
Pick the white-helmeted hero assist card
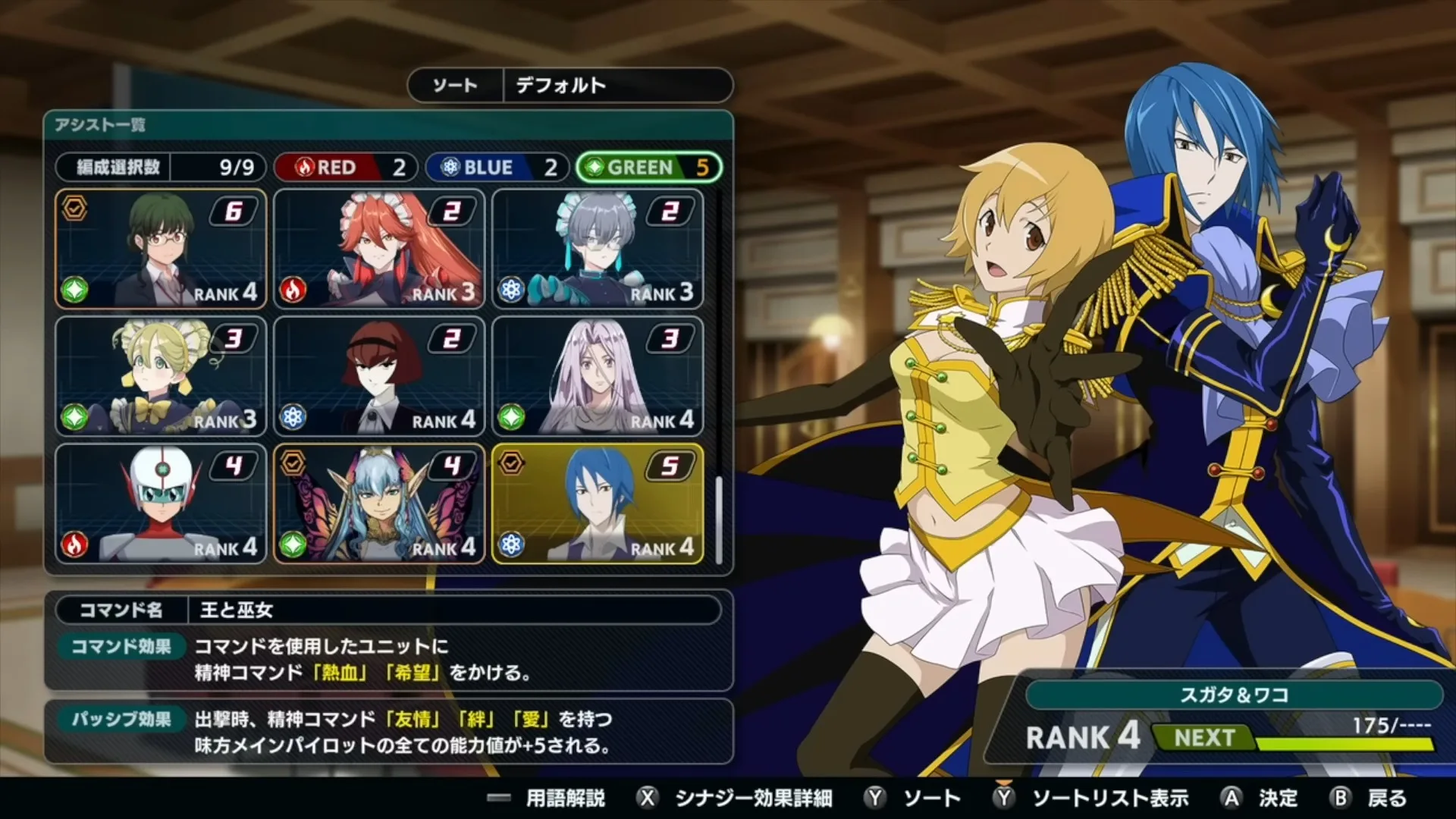click(x=161, y=504)
